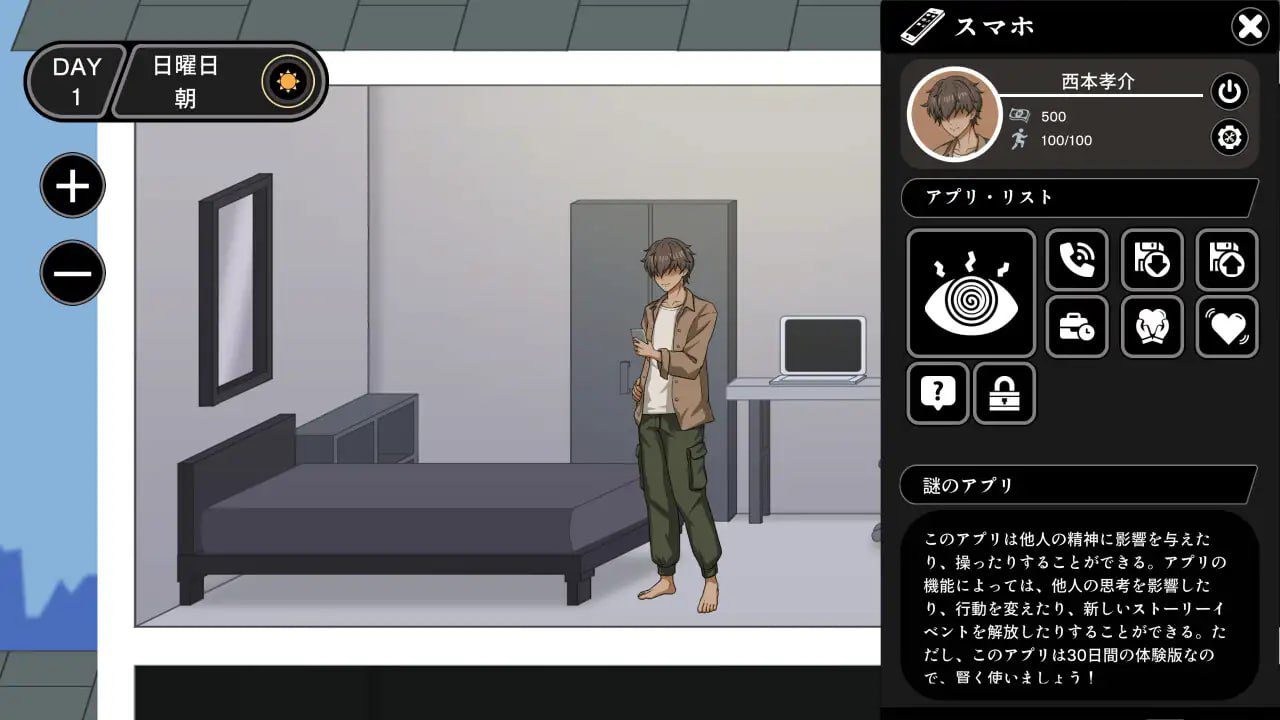Expand the アプリ・リスト section header
The width and height of the screenshot is (1280, 720).
click(x=1079, y=198)
